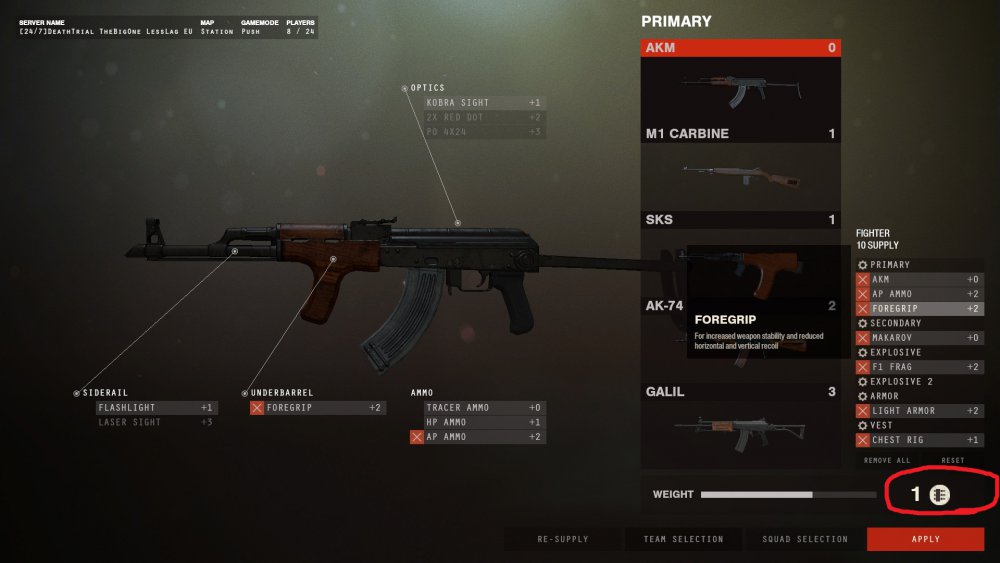Screen dimensions: 1000x563
Task: Remove Chest Rig from loadout summary
Action: (863, 440)
